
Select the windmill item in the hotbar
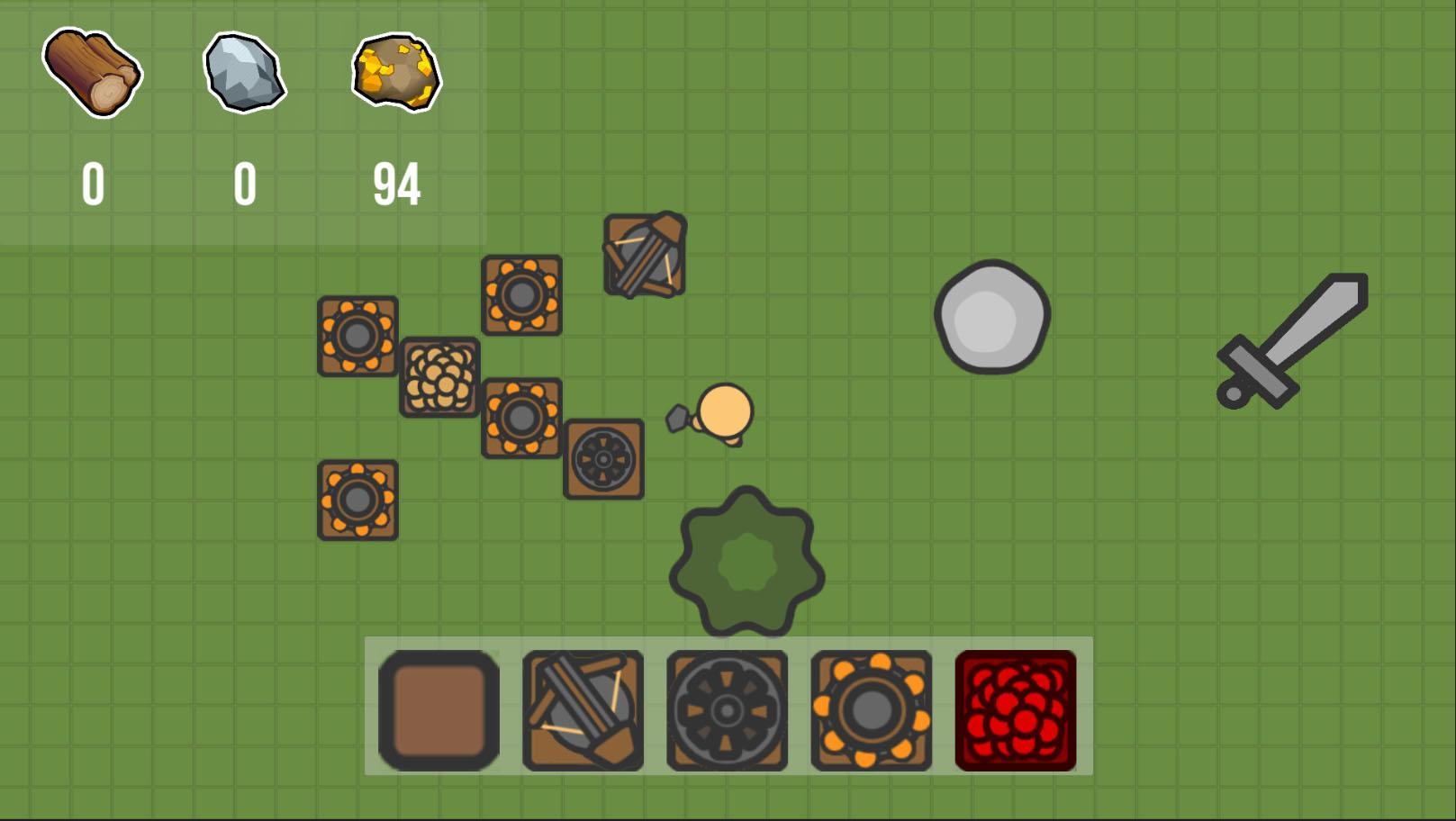coord(727,711)
